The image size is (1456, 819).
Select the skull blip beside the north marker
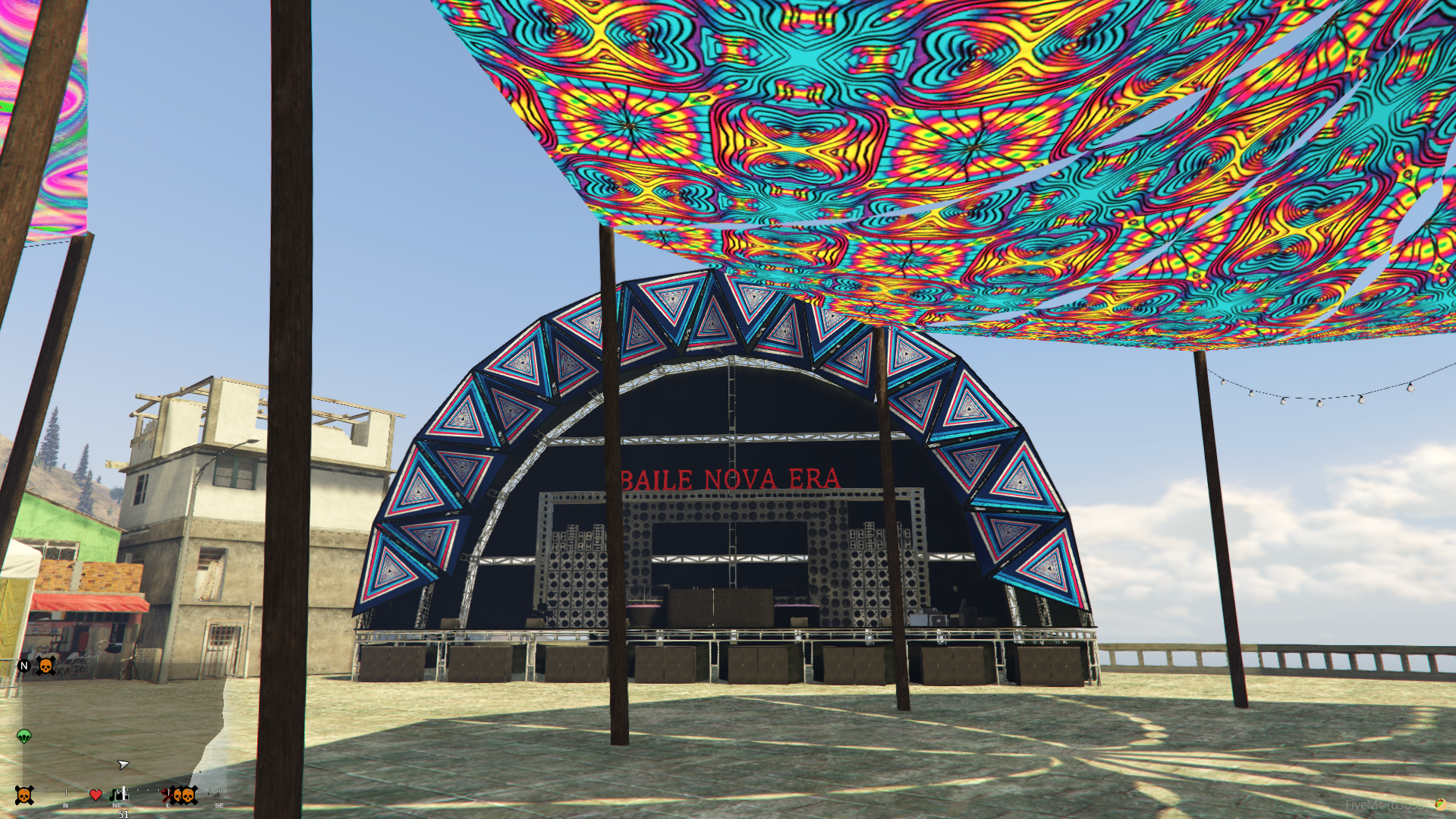click(46, 666)
